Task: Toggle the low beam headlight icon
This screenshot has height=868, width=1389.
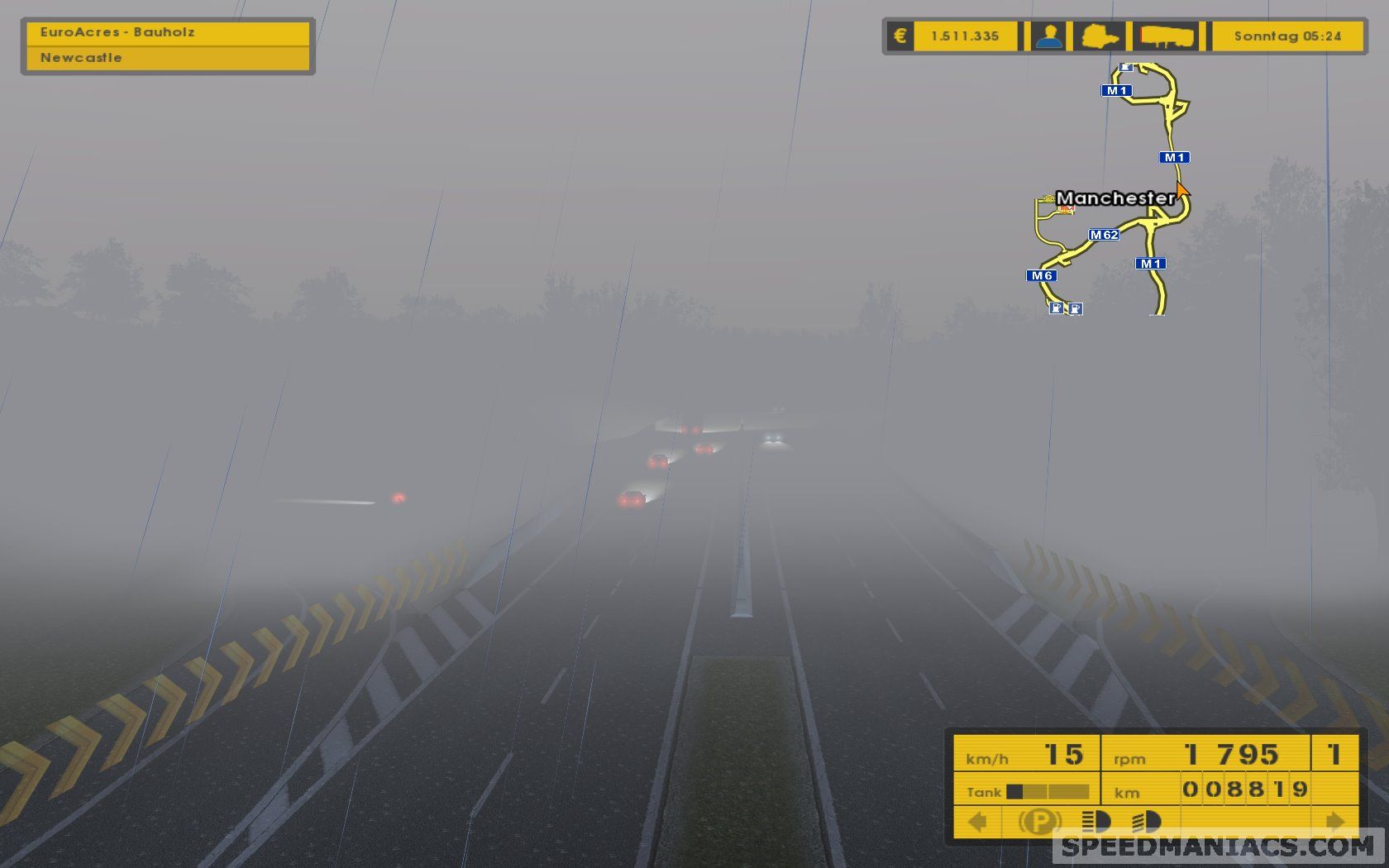Action: 1147,821
